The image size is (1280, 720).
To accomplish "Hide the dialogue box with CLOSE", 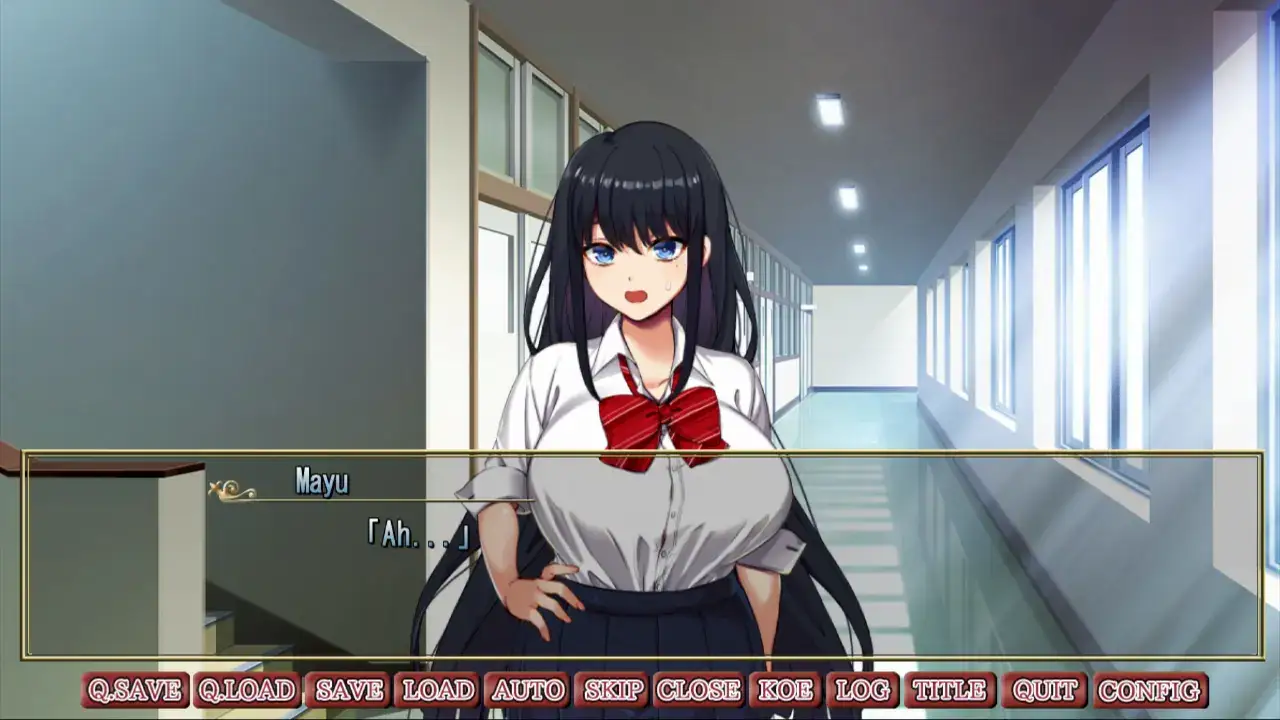I will pos(698,690).
